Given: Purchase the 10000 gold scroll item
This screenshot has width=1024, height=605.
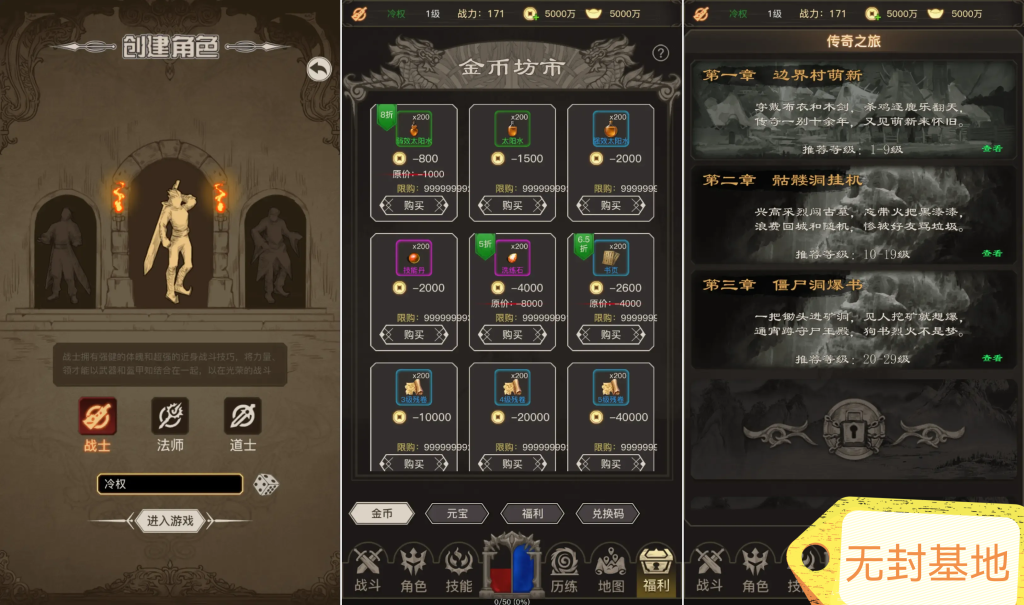Looking at the screenshot, I should pos(414,463).
